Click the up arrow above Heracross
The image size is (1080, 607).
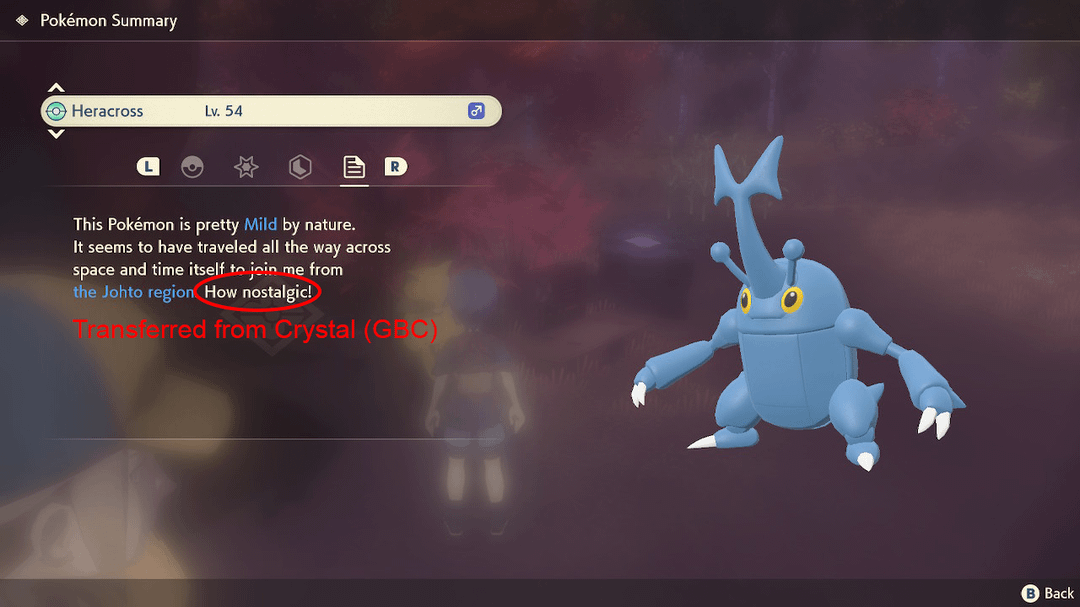[57, 88]
